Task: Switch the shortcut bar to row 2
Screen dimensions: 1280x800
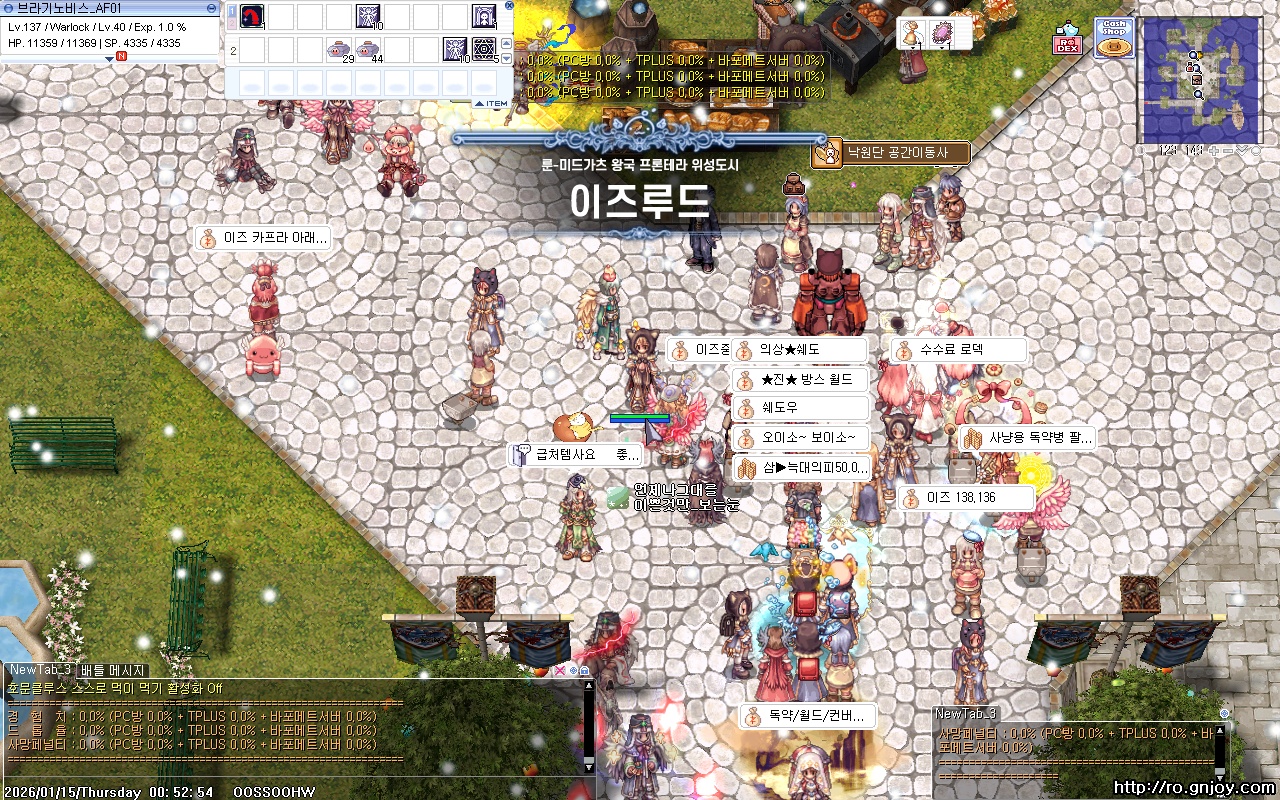Action: tap(232, 22)
